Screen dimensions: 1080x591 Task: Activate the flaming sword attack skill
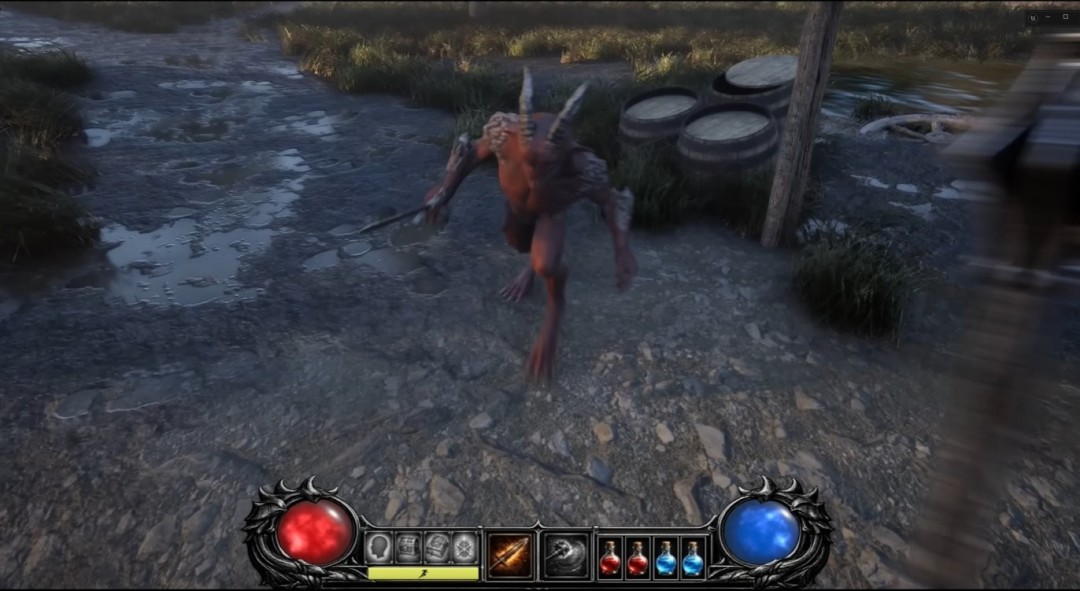(510, 555)
